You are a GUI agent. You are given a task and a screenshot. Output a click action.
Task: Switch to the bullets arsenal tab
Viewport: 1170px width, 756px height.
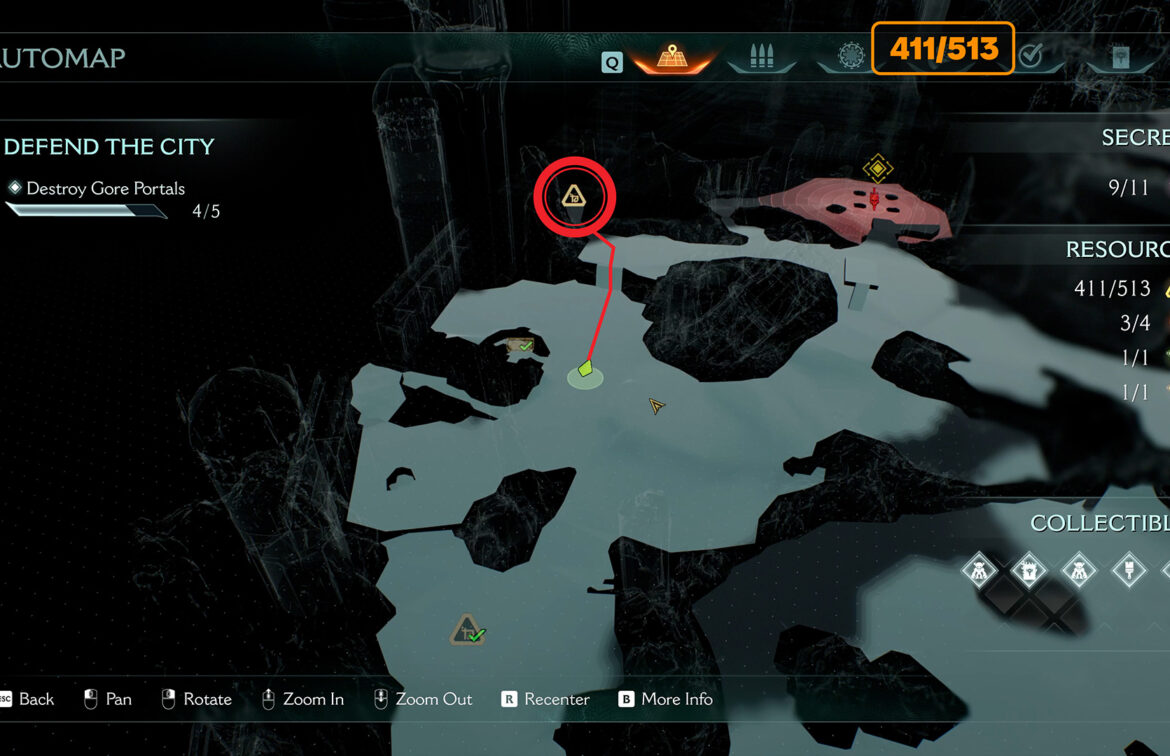(762, 56)
